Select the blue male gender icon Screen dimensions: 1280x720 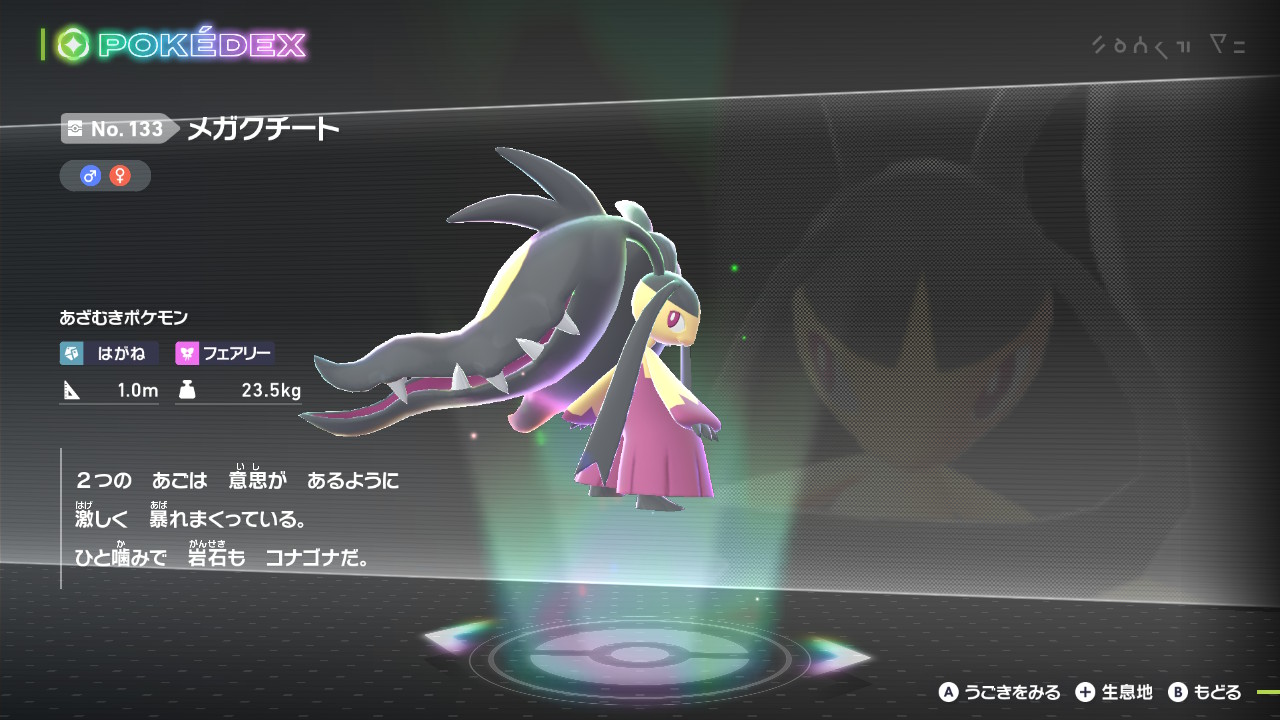[x=91, y=176]
